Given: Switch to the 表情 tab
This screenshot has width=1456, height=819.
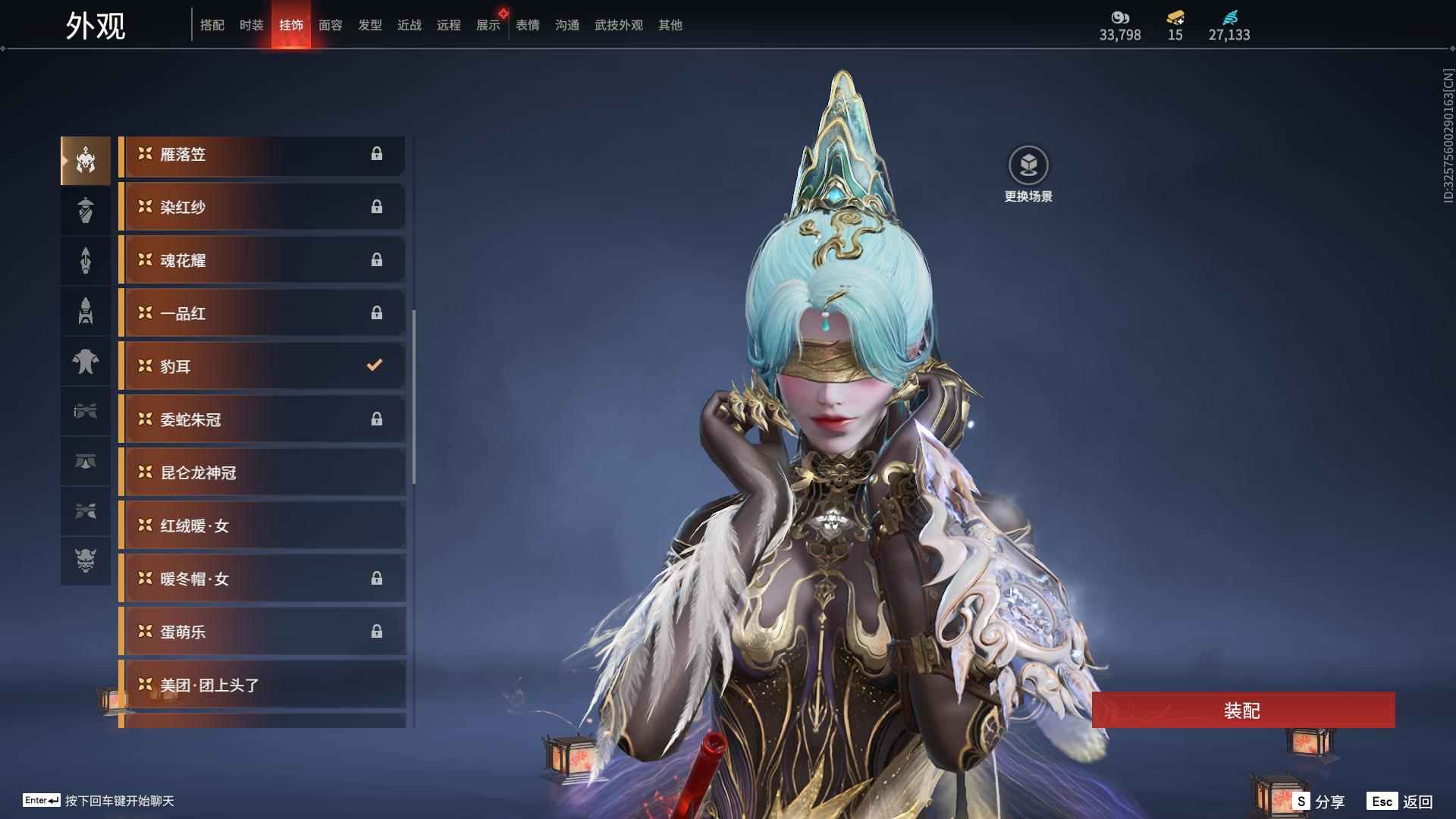Looking at the screenshot, I should tap(527, 25).
